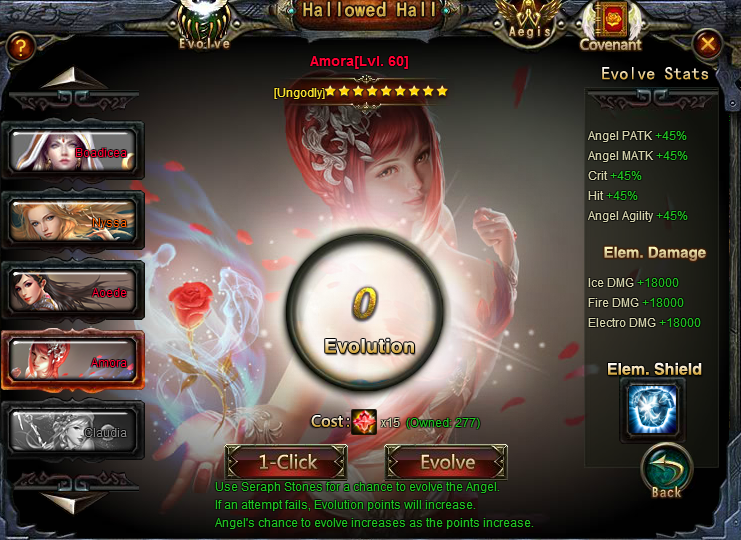
Task: Close the Hallowed Hall window
Action: tap(707, 44)
